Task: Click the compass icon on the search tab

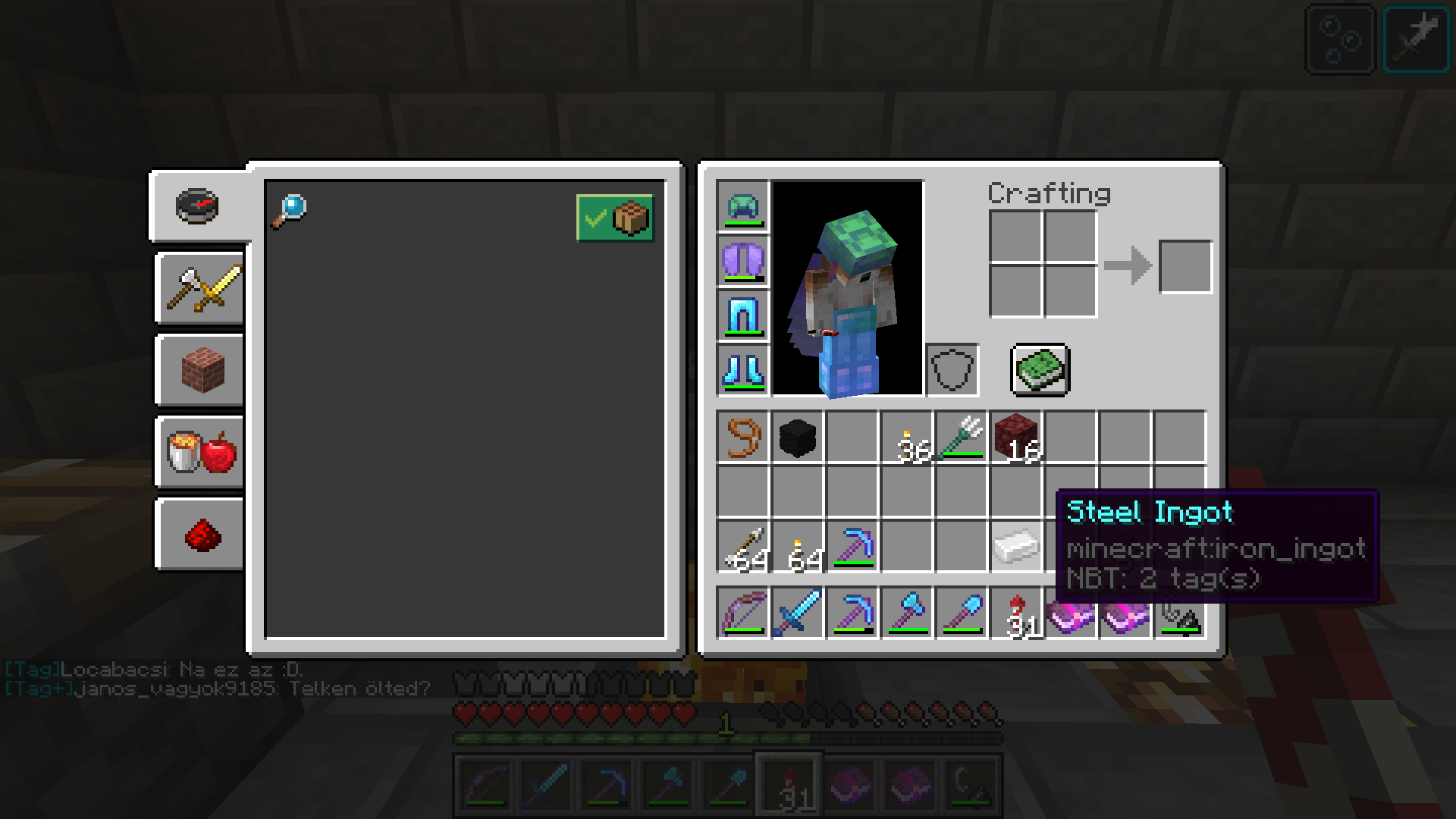Action: 199,206
